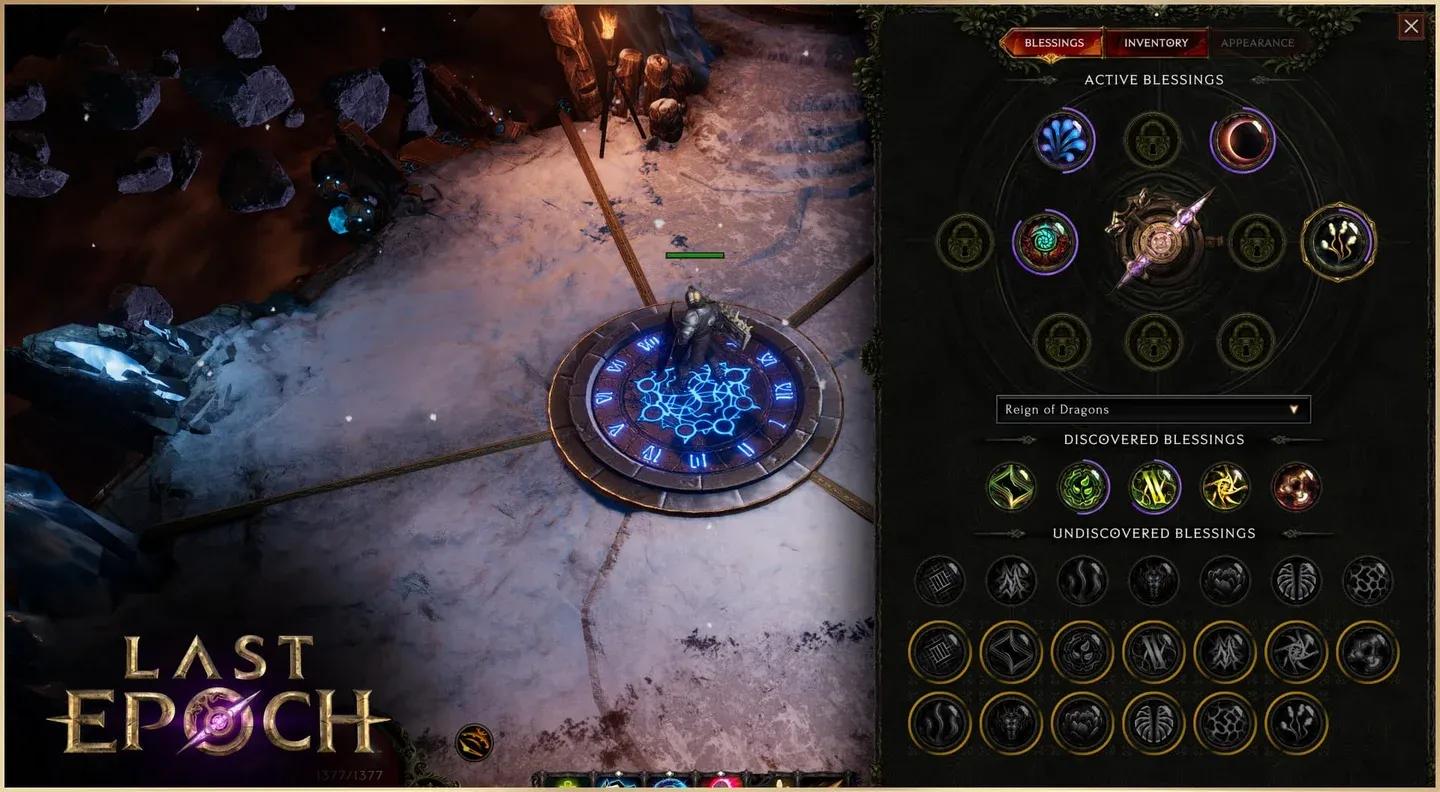This screenshot has width=1440, height=792.
Task: Select the green leaf discovered blessing
Action: (1083, 488)
